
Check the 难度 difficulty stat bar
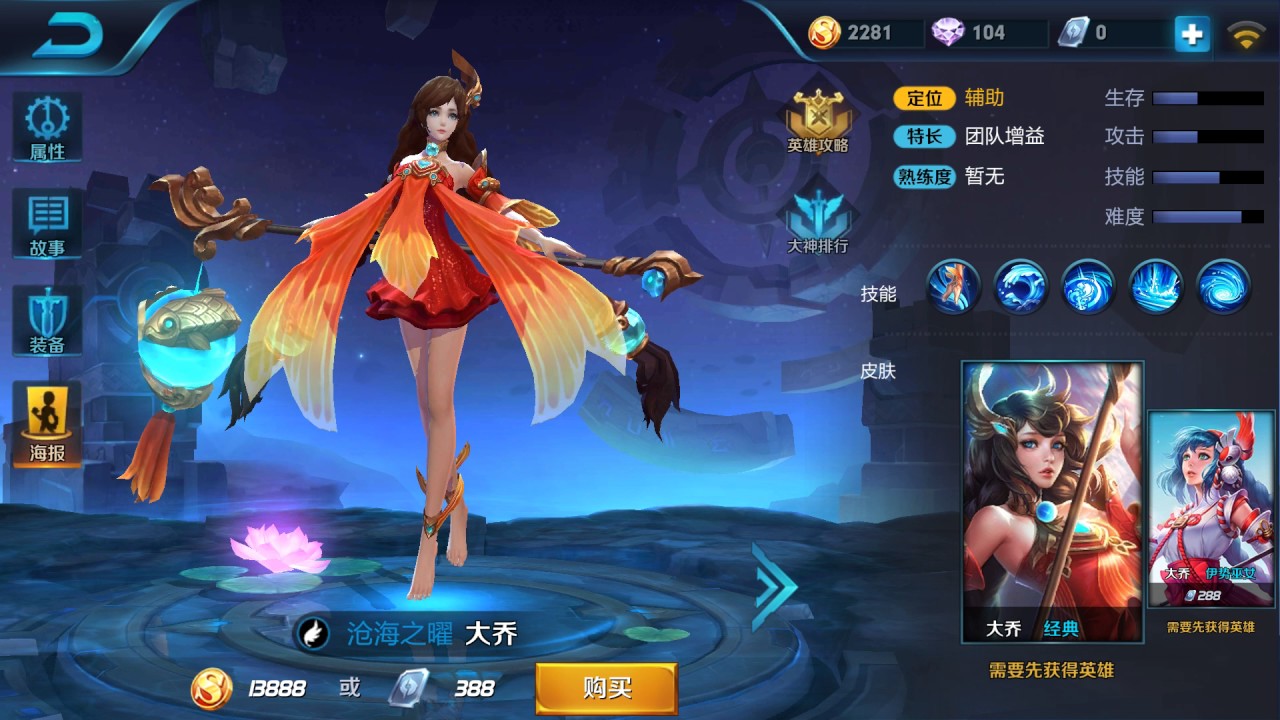pyautogui.click(x=1207, y=218)
